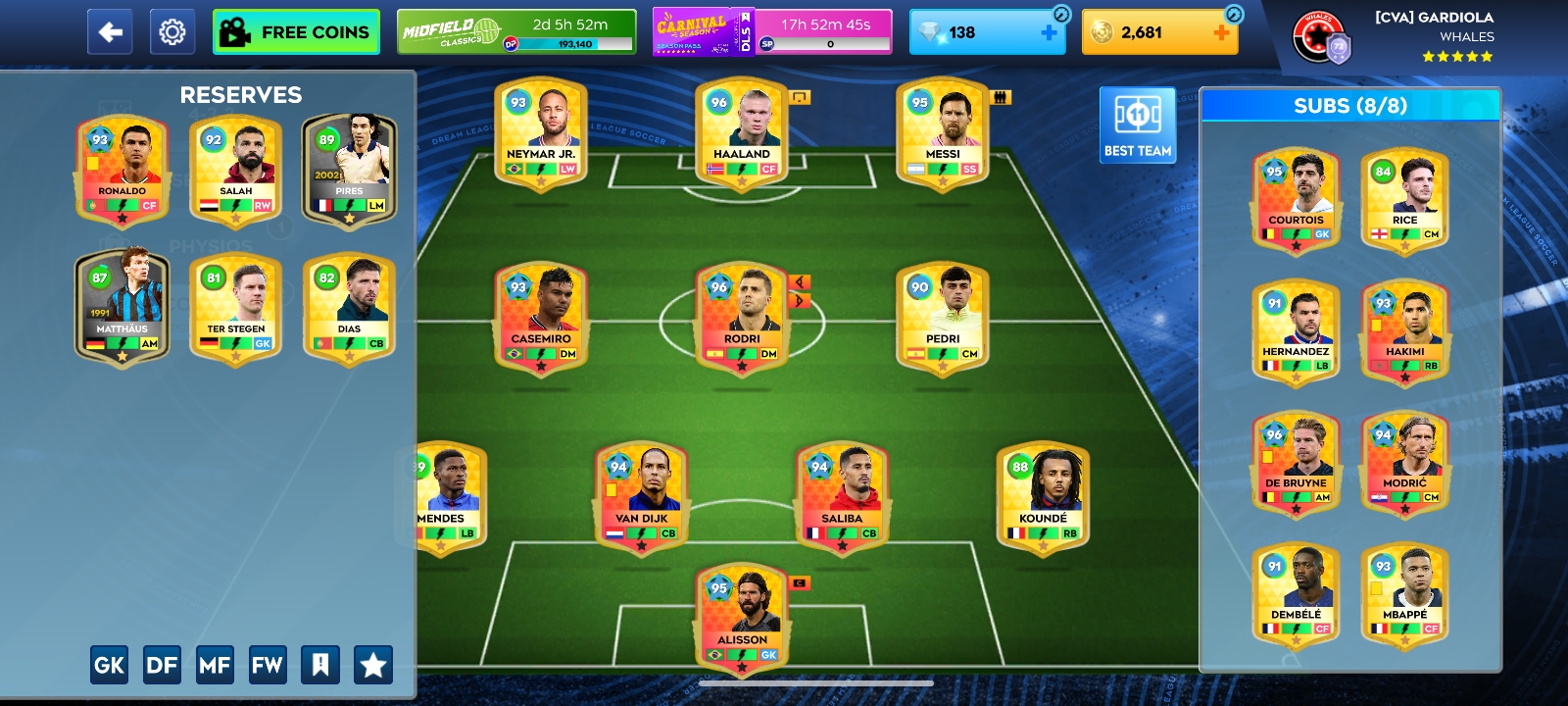
Task: Click the BEST TEAM button
Action: pyautogui.click(x=1138, y=125)
